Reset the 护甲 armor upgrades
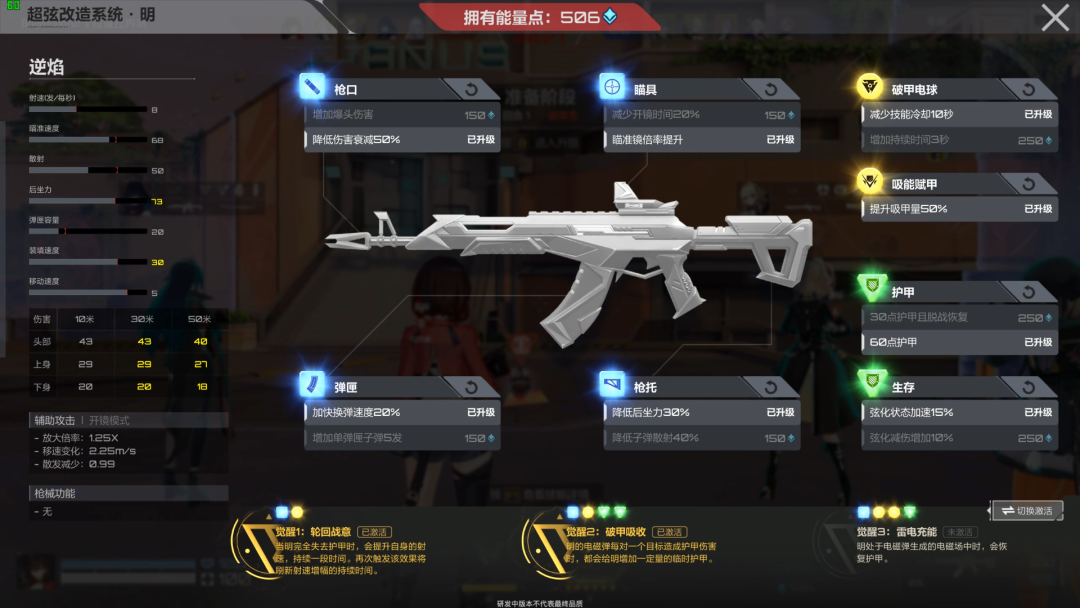 tap(1029, 292)
